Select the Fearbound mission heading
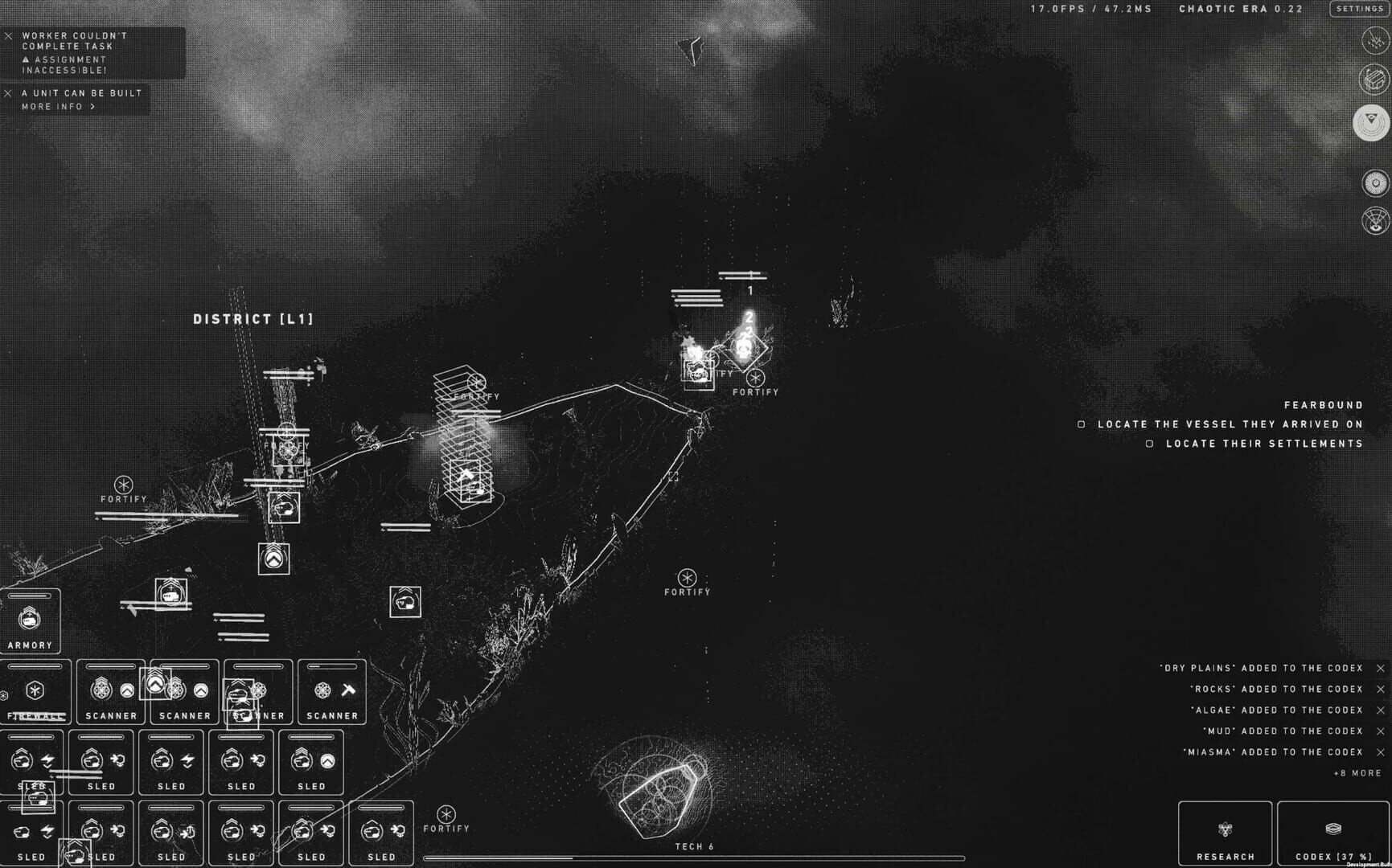 [1324, 405]
